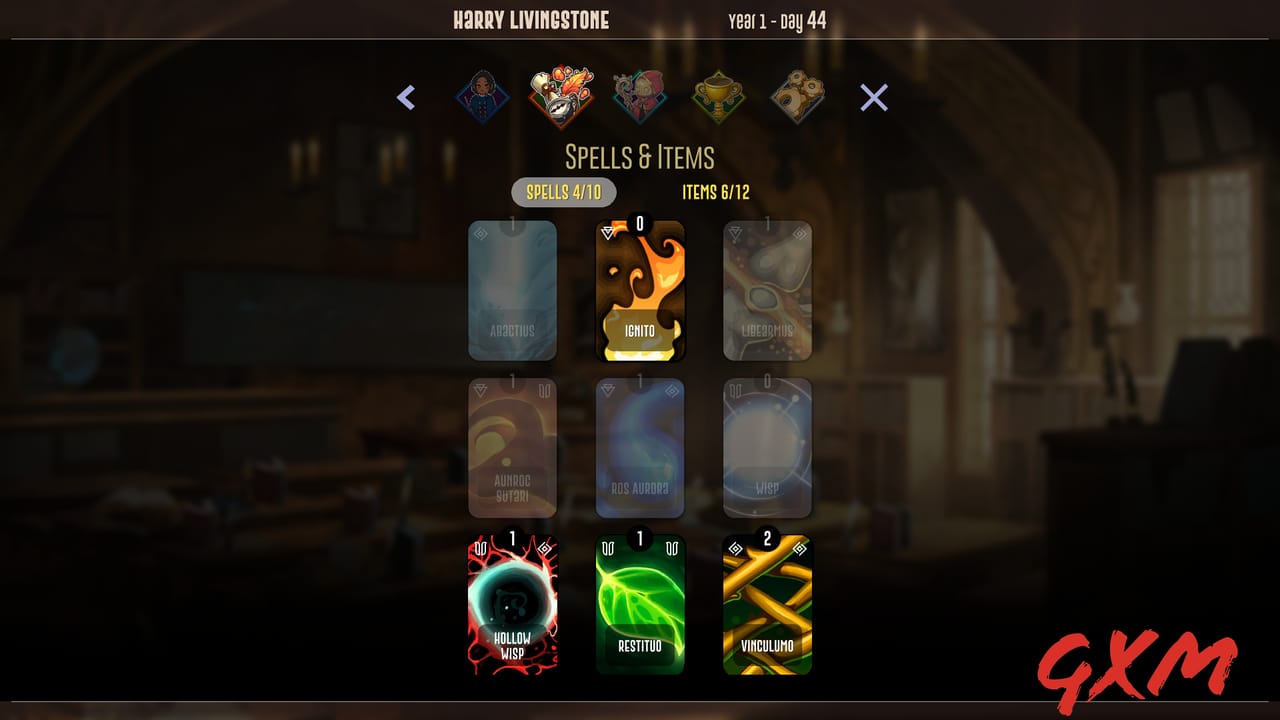Open the character portrait profile icon

[x=482, y=96]
